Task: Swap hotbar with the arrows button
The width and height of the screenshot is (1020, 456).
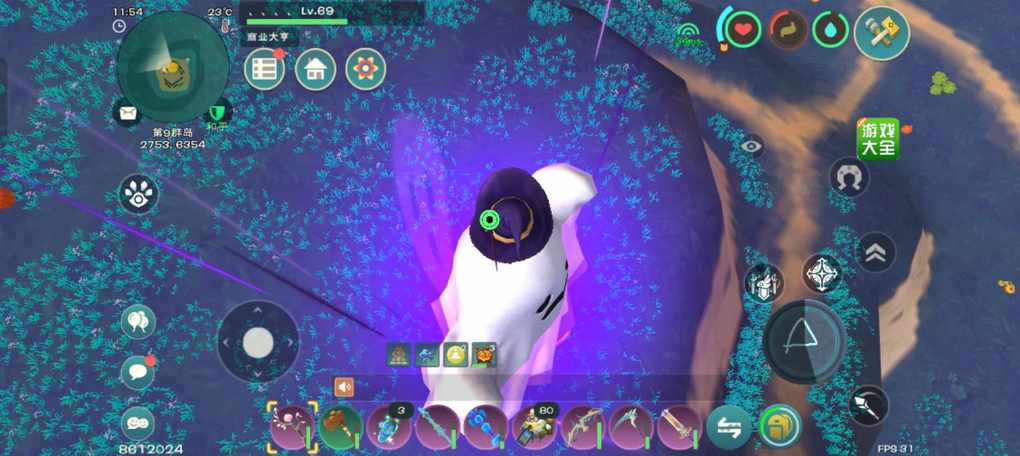Action: coord(729,427)
